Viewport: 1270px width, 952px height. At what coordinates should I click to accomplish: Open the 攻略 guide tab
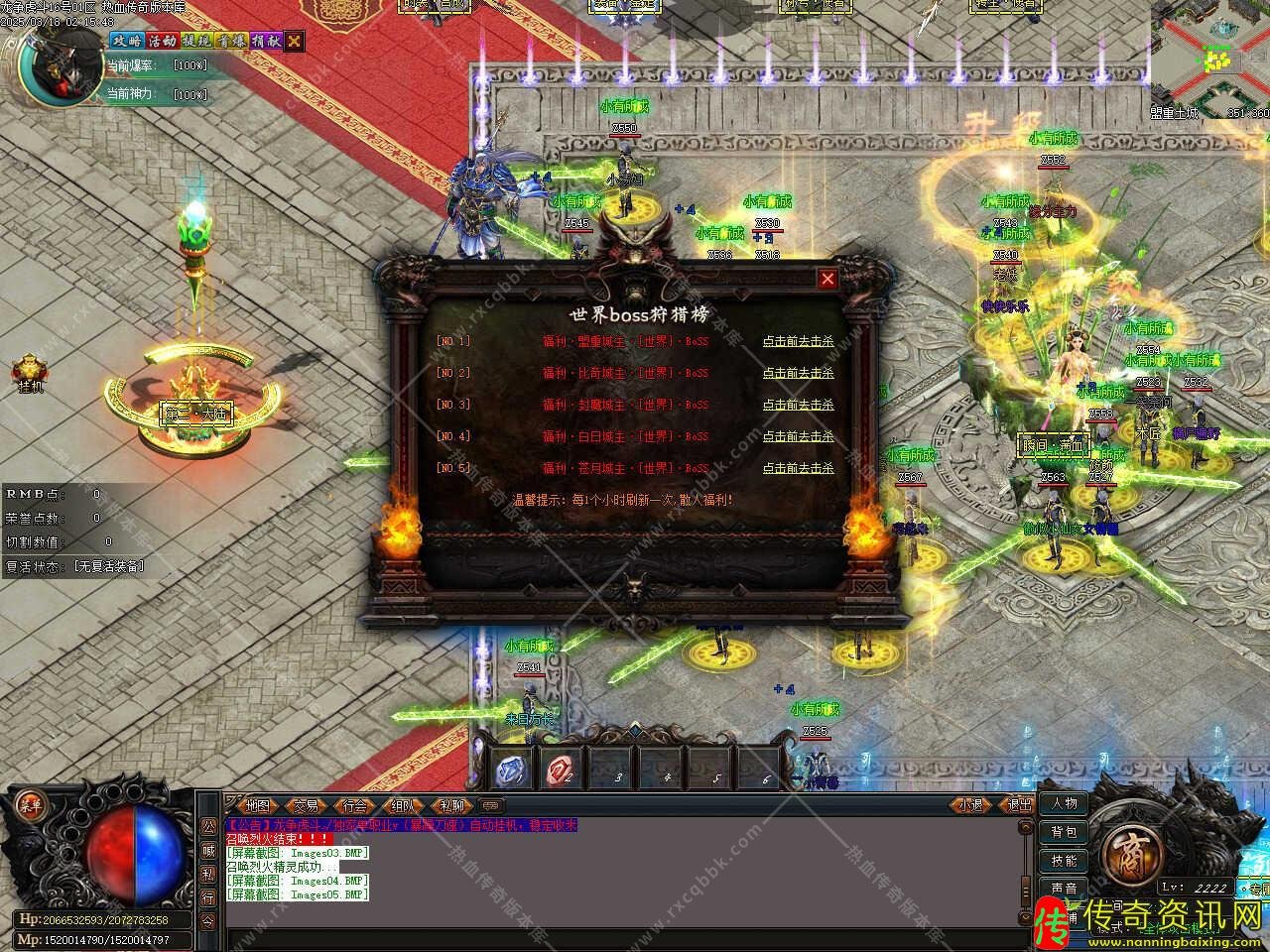126,41
